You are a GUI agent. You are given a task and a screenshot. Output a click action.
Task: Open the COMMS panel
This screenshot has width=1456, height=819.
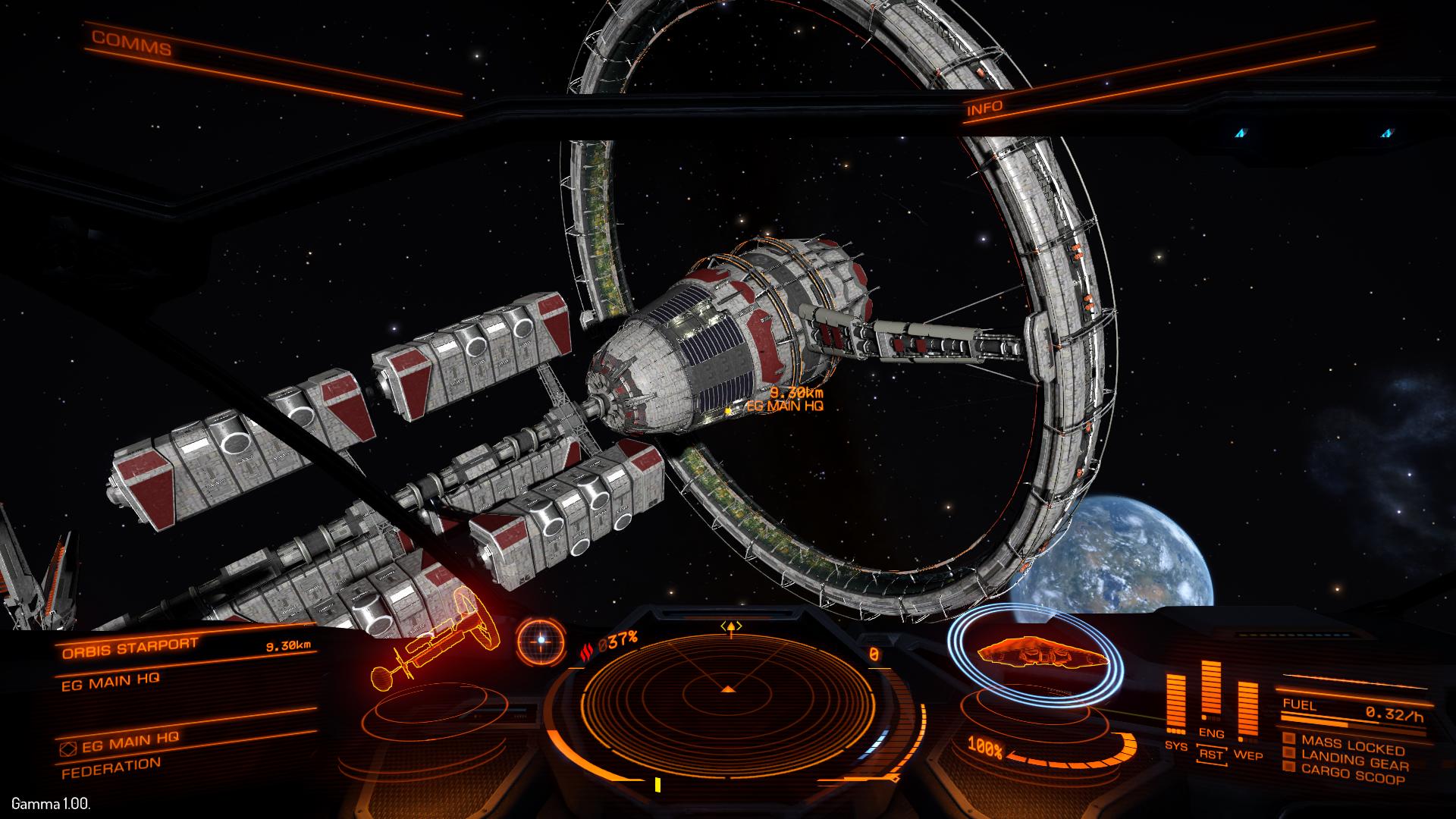click(132, 44)
